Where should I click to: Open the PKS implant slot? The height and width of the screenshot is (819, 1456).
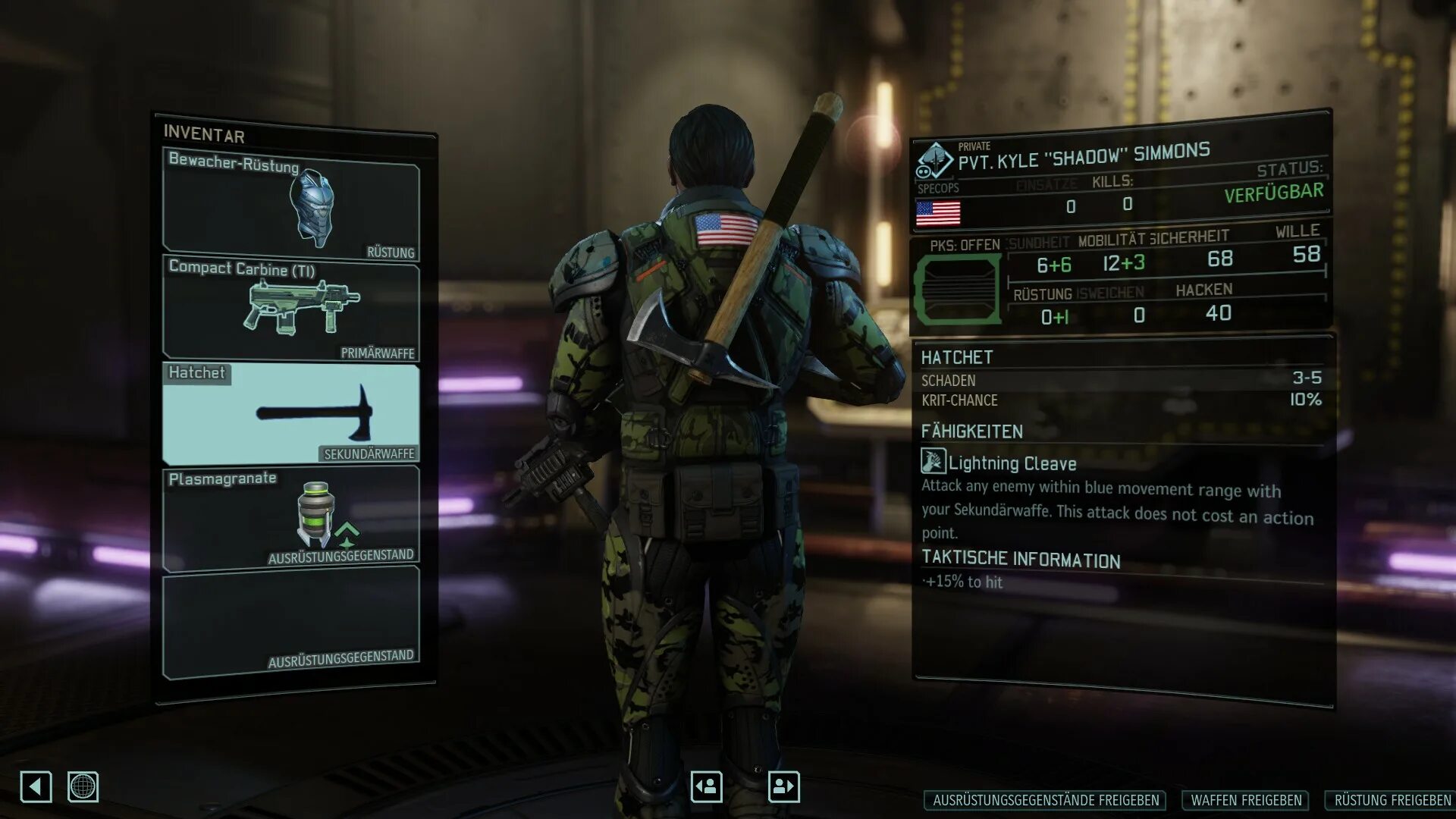pyautogui.click(x=957, y=290)
